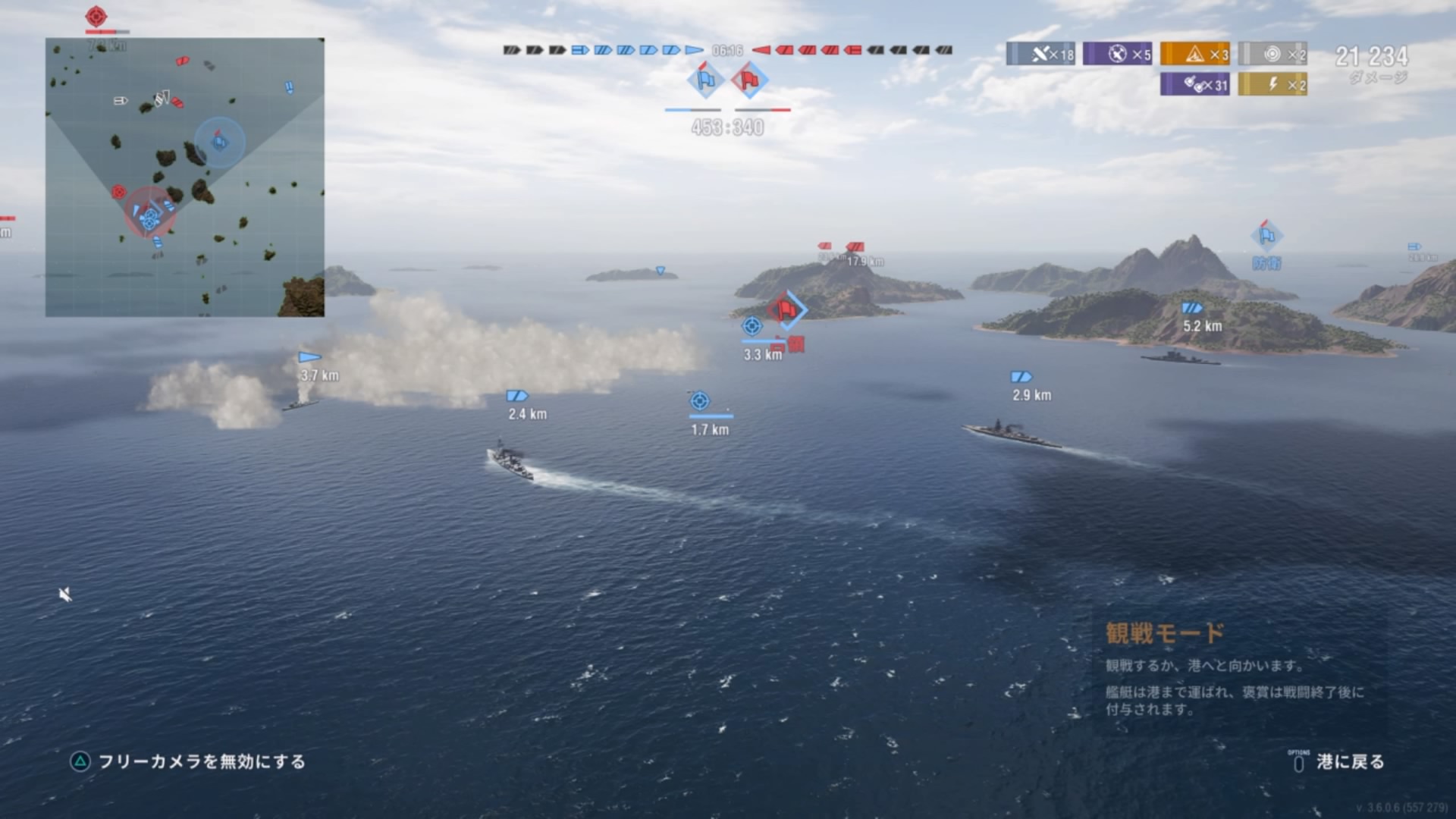Click the muted speaker icon
The height and width of the screenshot is (819, 1456).
pos(65,595)
